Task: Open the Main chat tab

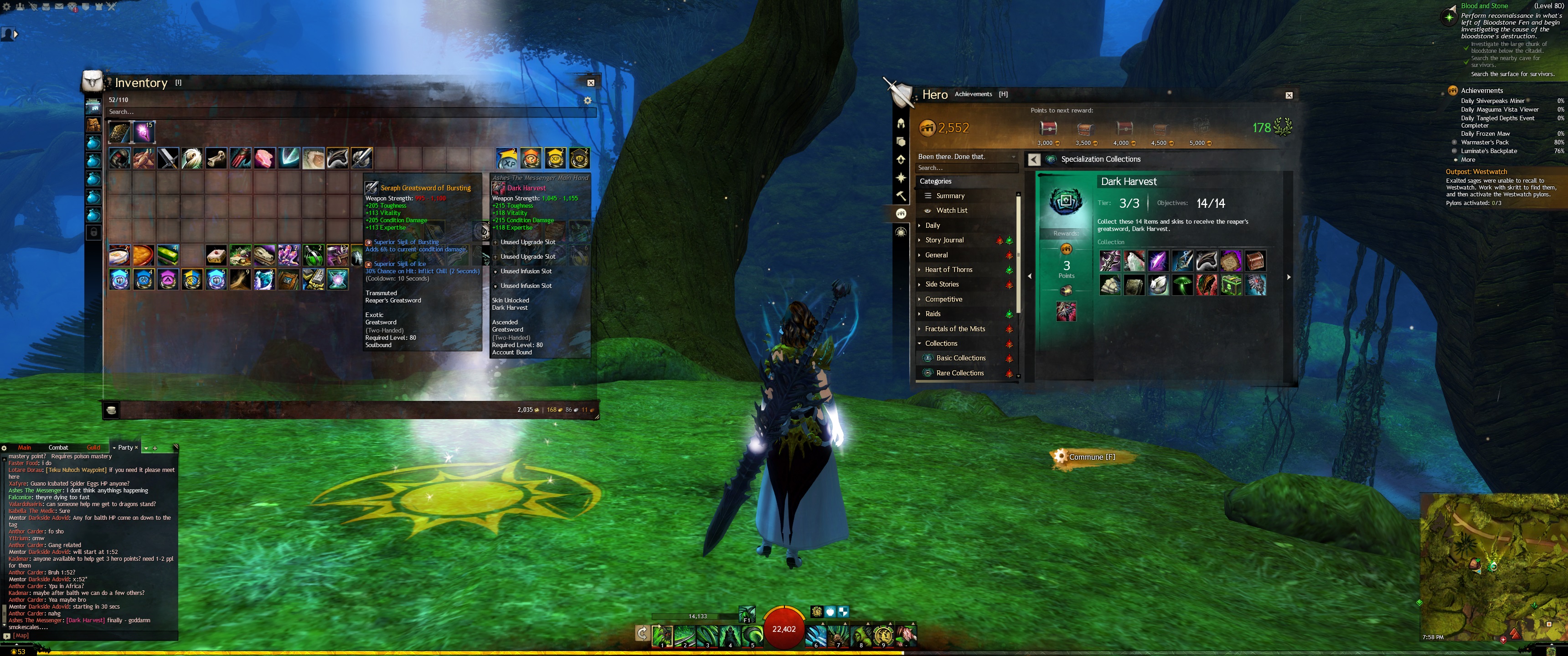Action: pyautogui.click(x=24, y=447)
